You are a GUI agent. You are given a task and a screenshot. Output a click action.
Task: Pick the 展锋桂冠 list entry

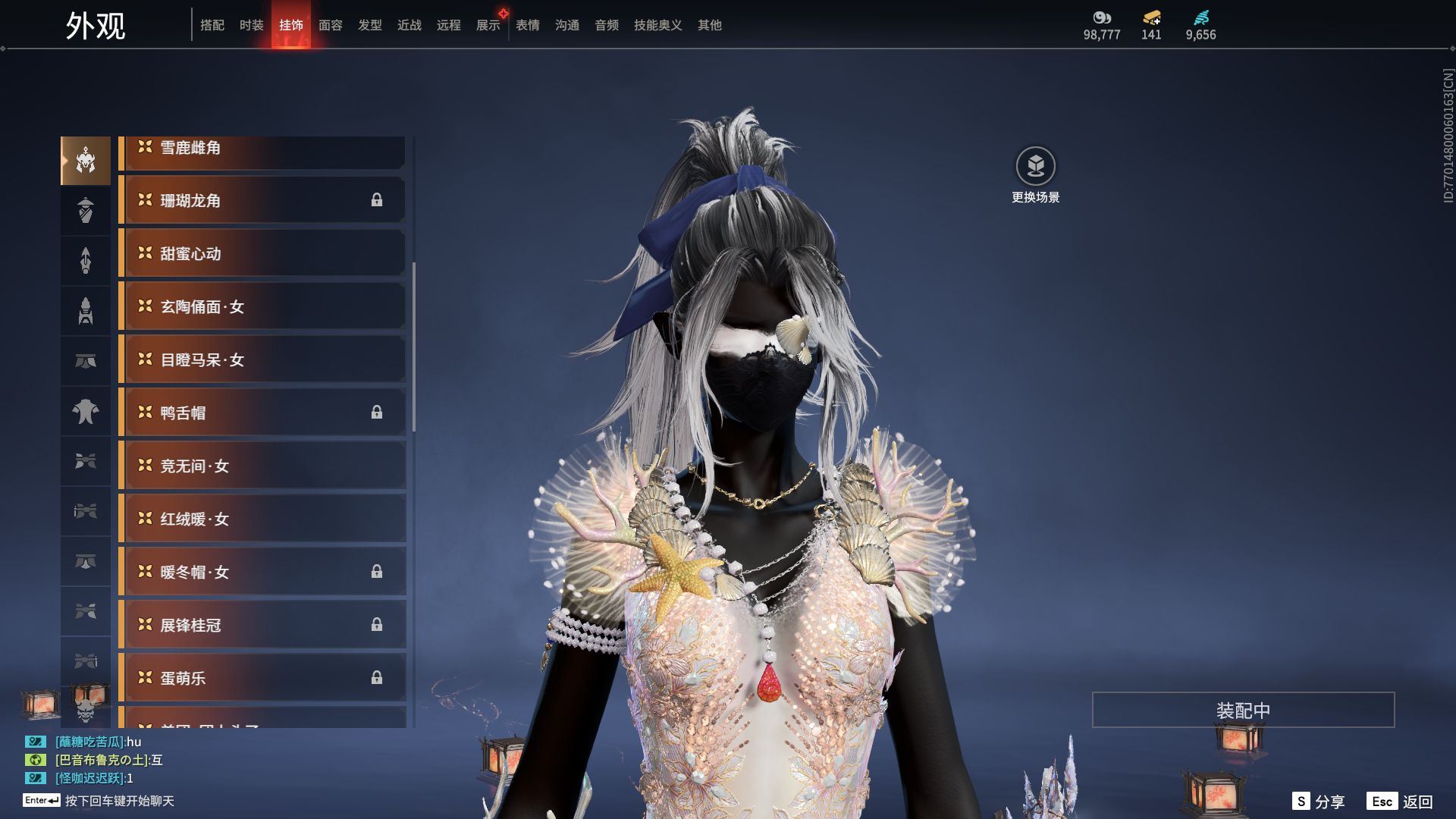(263, 625)
